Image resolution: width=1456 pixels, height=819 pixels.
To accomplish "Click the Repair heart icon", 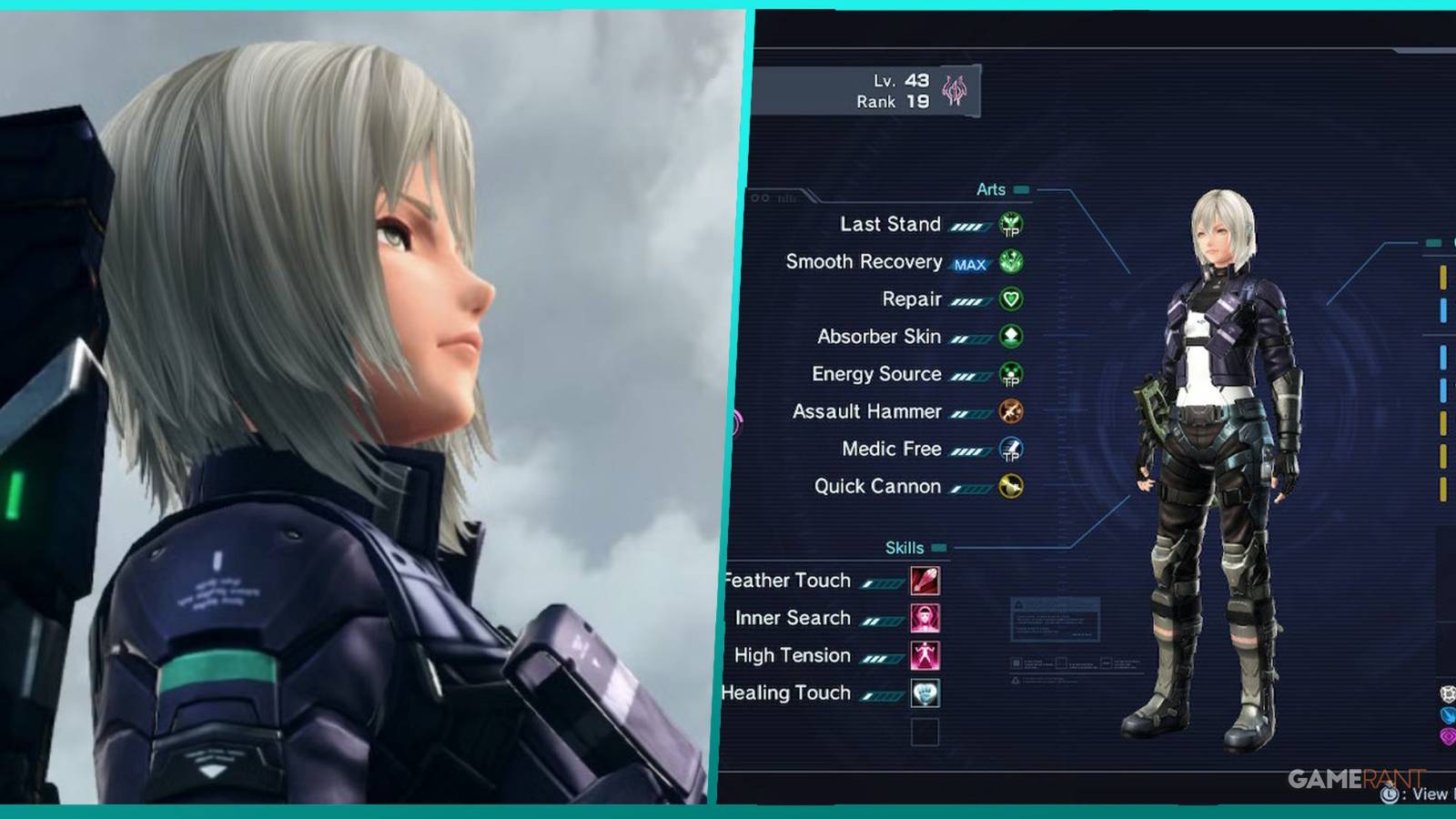I will (x=1010, y=298).
